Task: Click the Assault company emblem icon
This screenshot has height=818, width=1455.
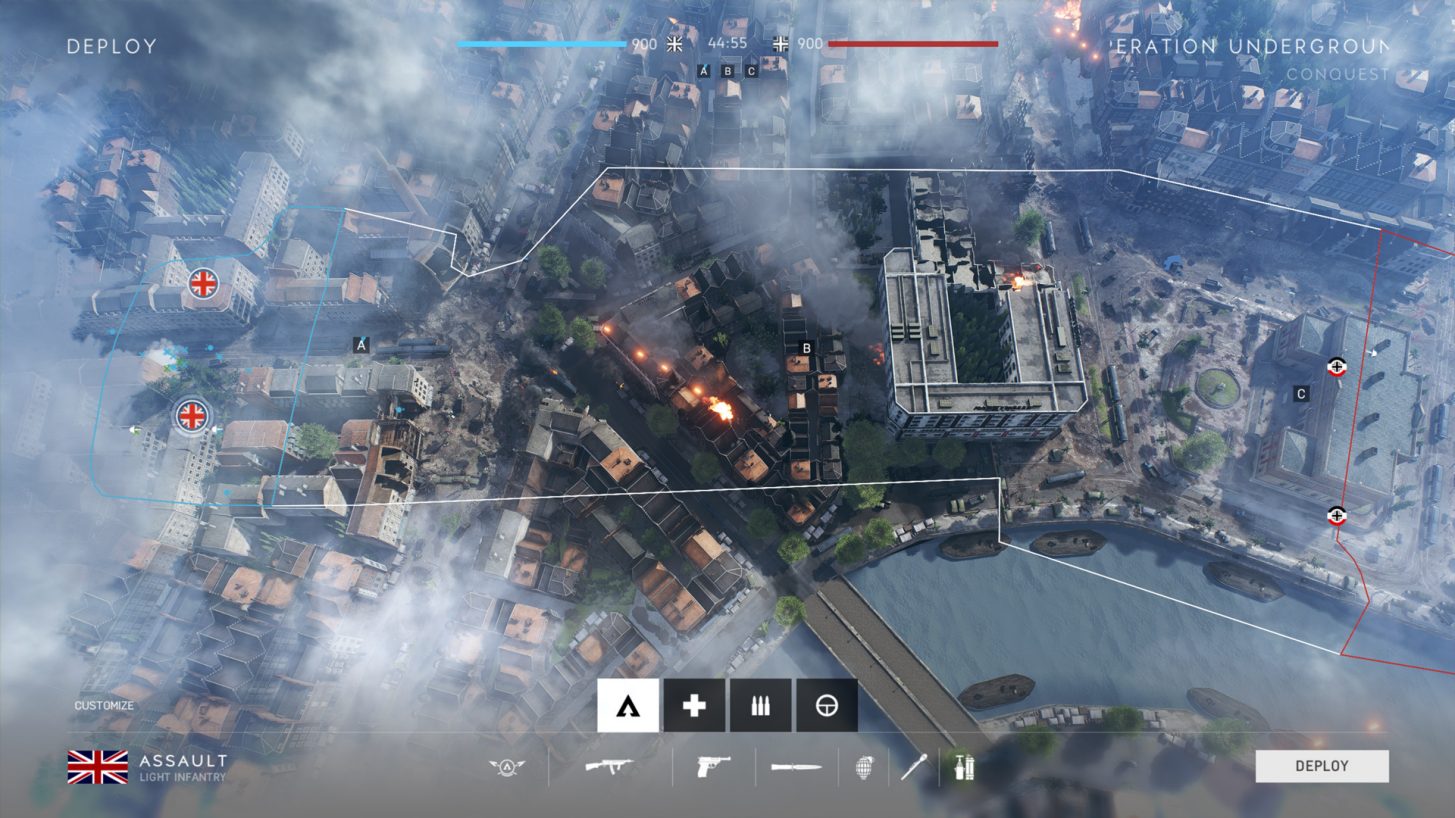Action: pos(509,768)
